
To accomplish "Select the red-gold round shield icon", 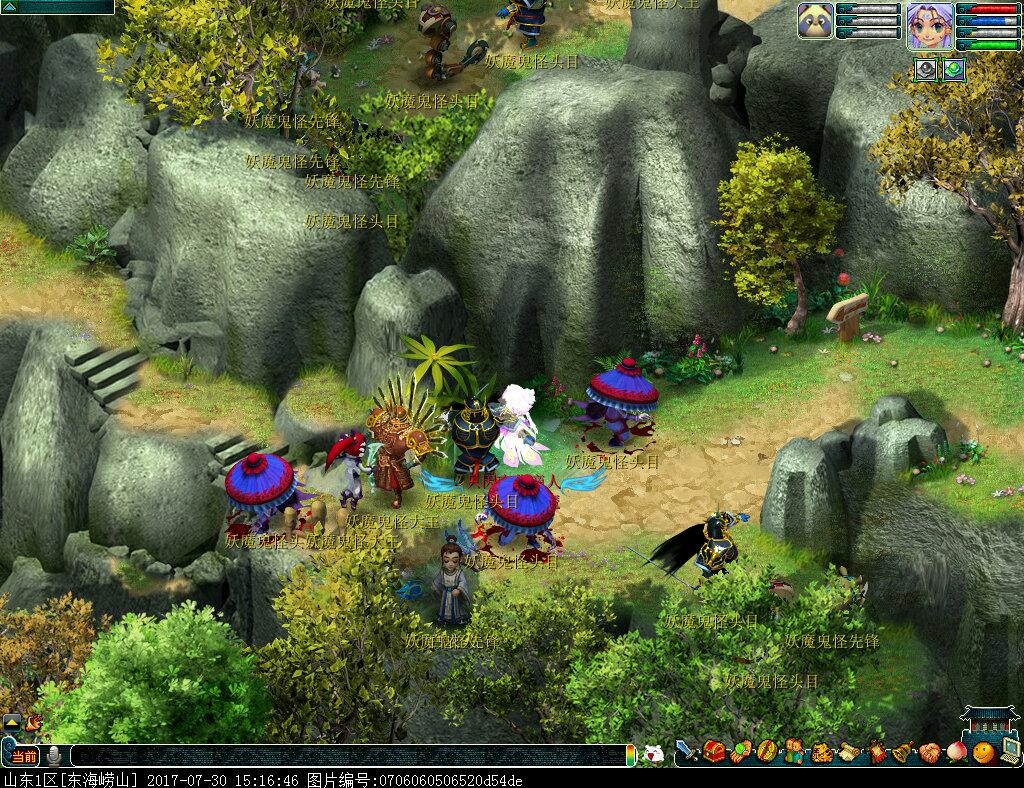I will [x=766, y=751].
